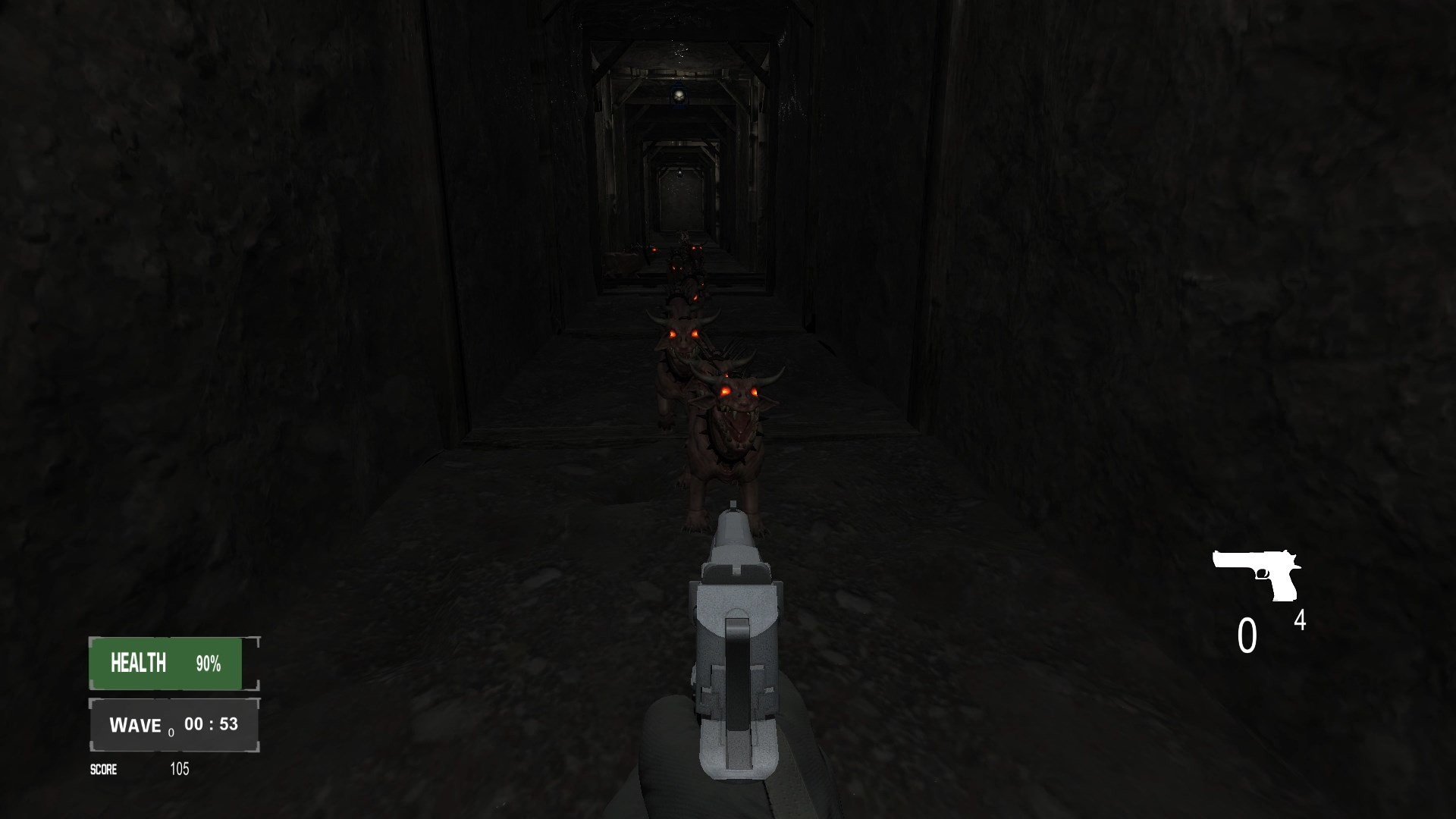The width and height of the screenshot is (1456, 819).
Task: Select the WAVE tab in the HUD
Action: (136, 724)
